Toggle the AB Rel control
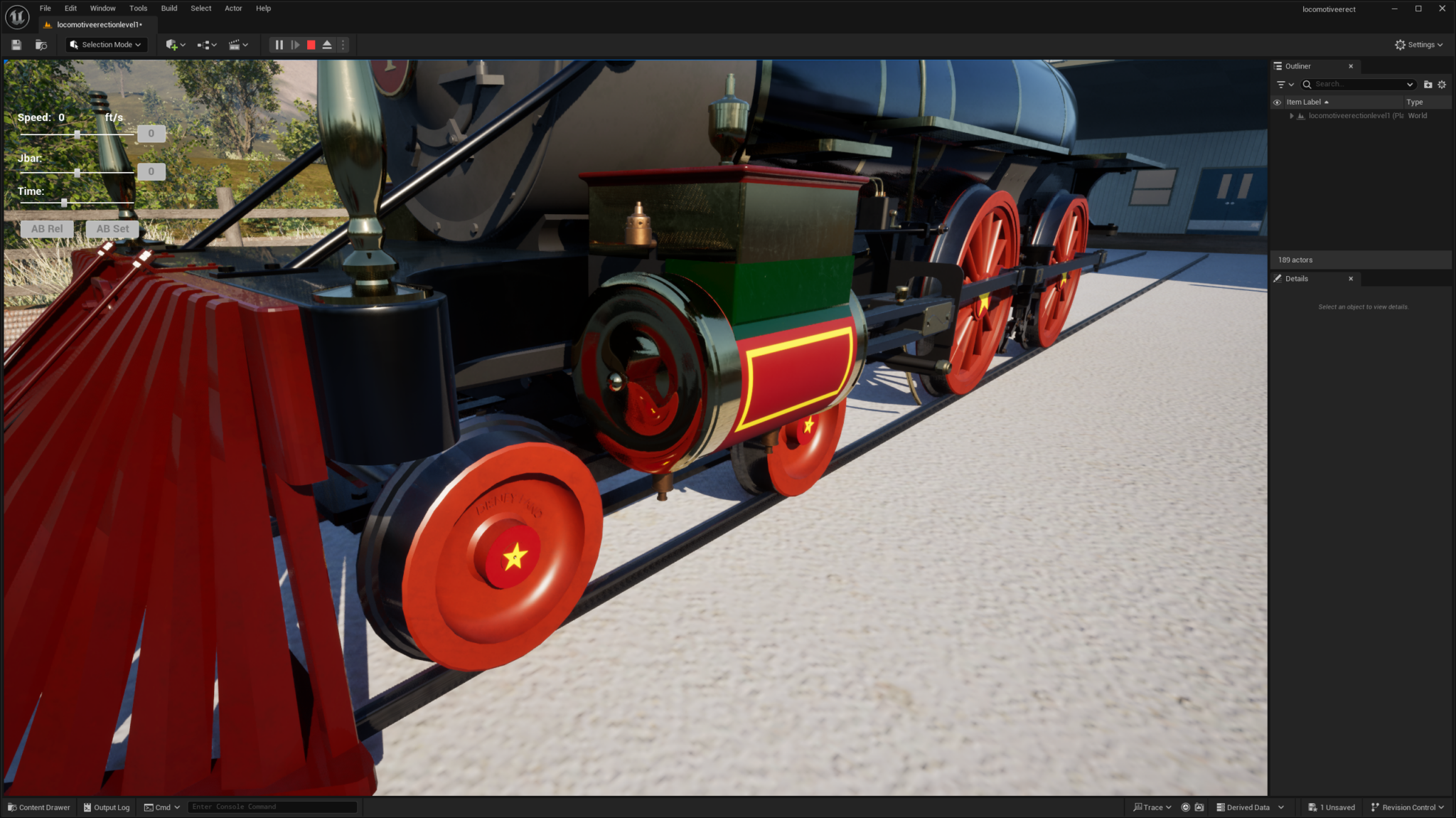This screenshot has width=1456, height=818. 47,228
